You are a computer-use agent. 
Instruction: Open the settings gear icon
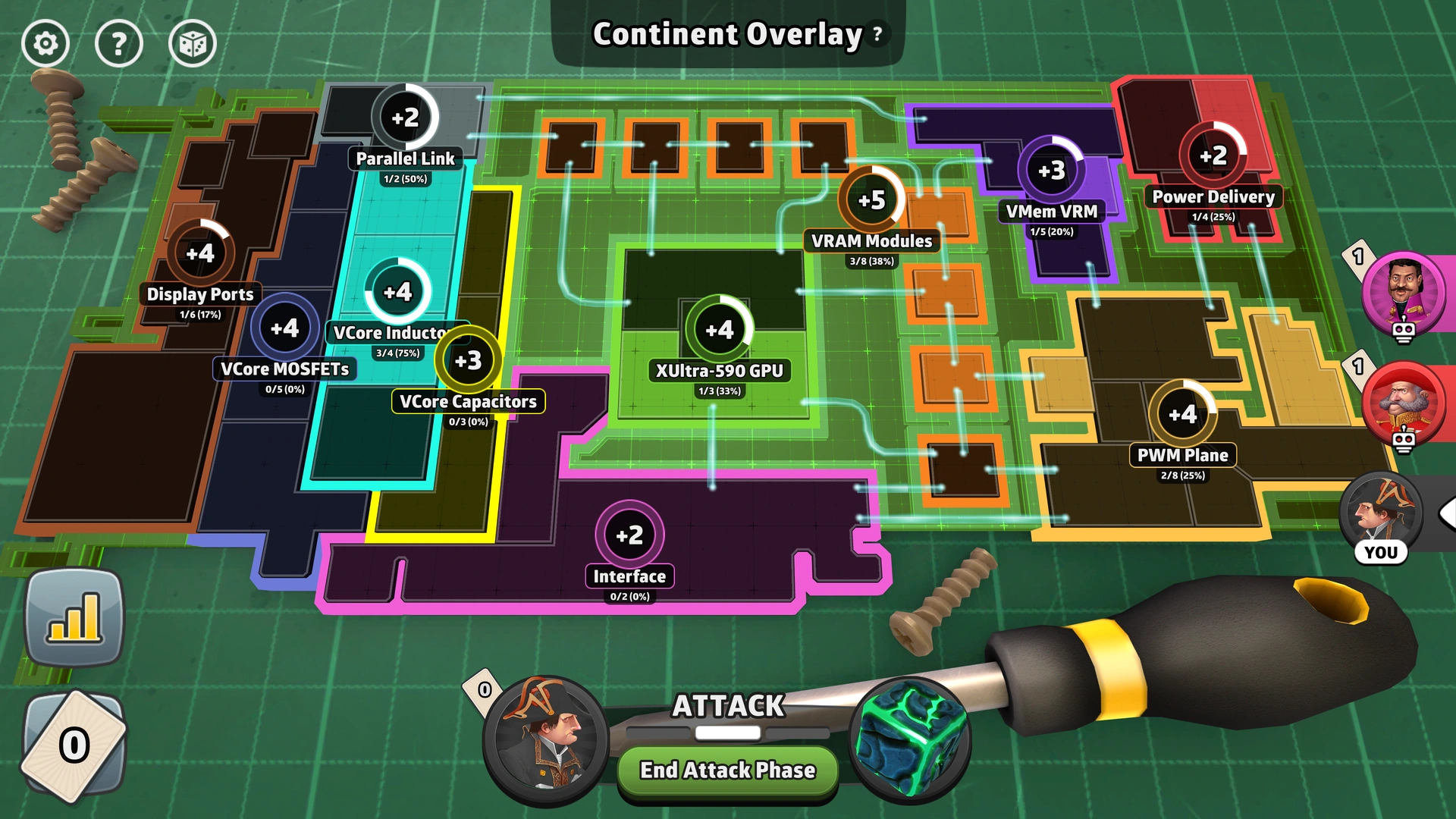click(45, 43)
